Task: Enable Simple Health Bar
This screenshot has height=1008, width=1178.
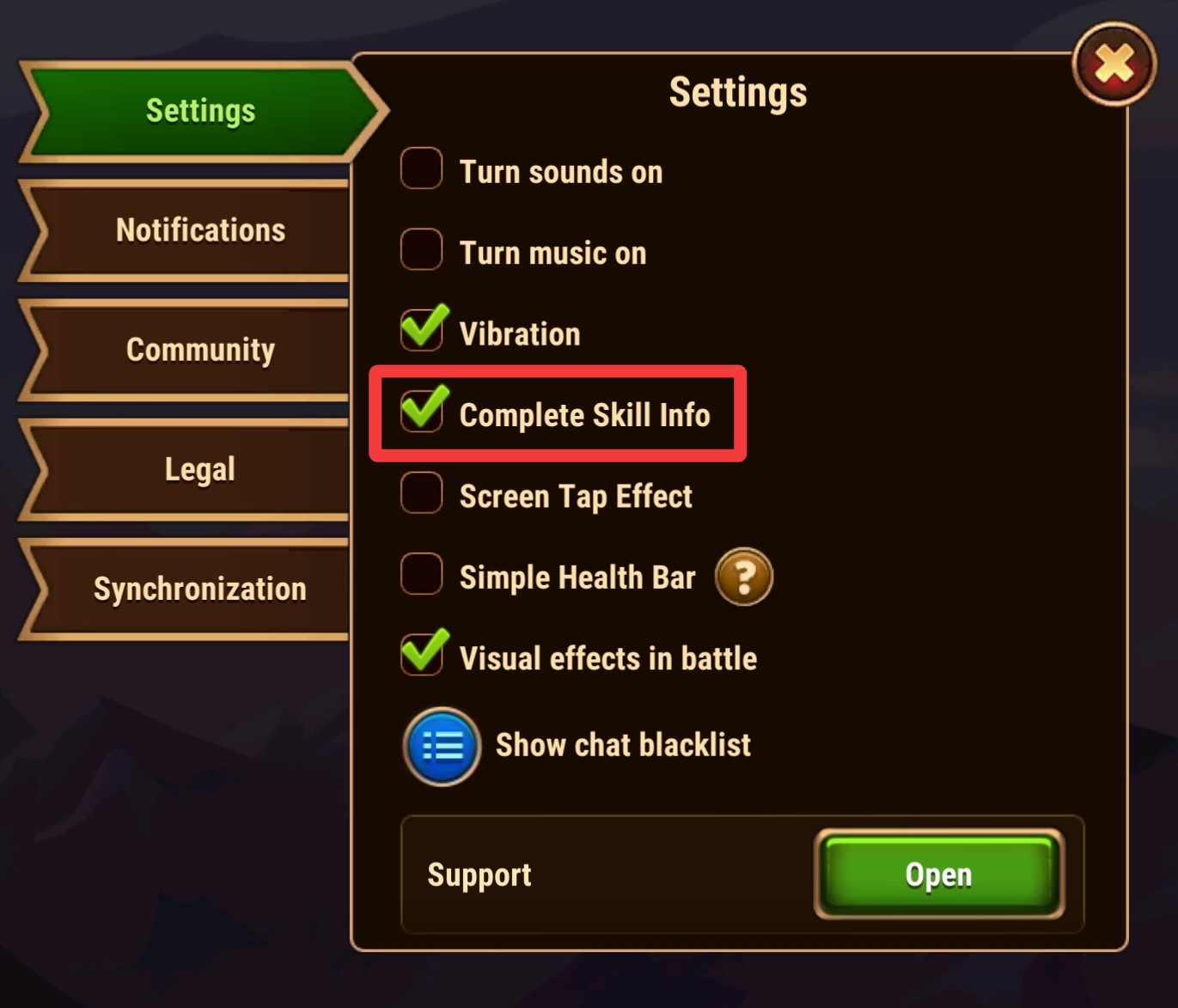Action: click(x=422, y=574)
